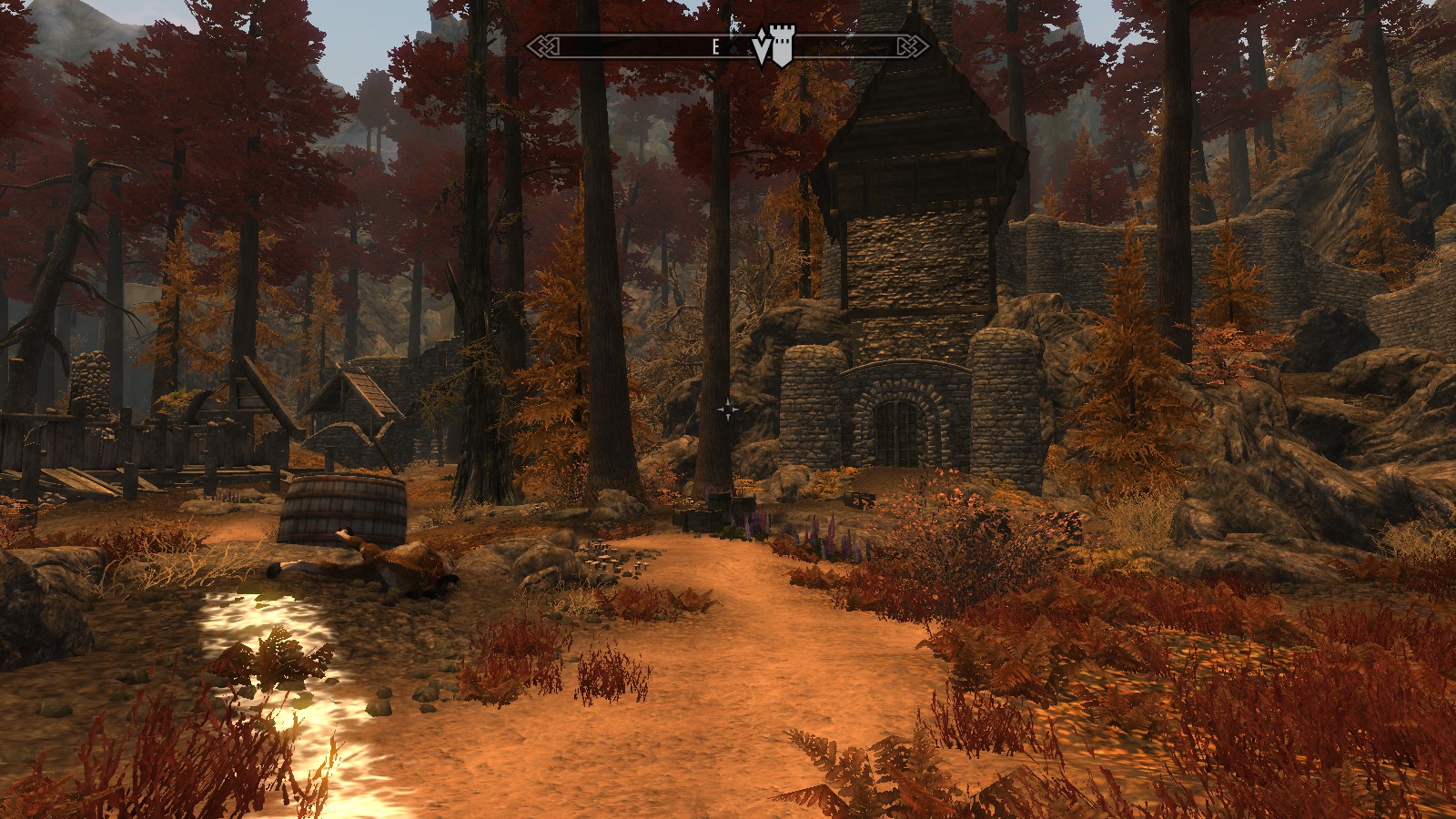The width and height of the screenshot is (1456, 819).
Task: Click the East letter on the compass bar
Action: pos(716,47)
